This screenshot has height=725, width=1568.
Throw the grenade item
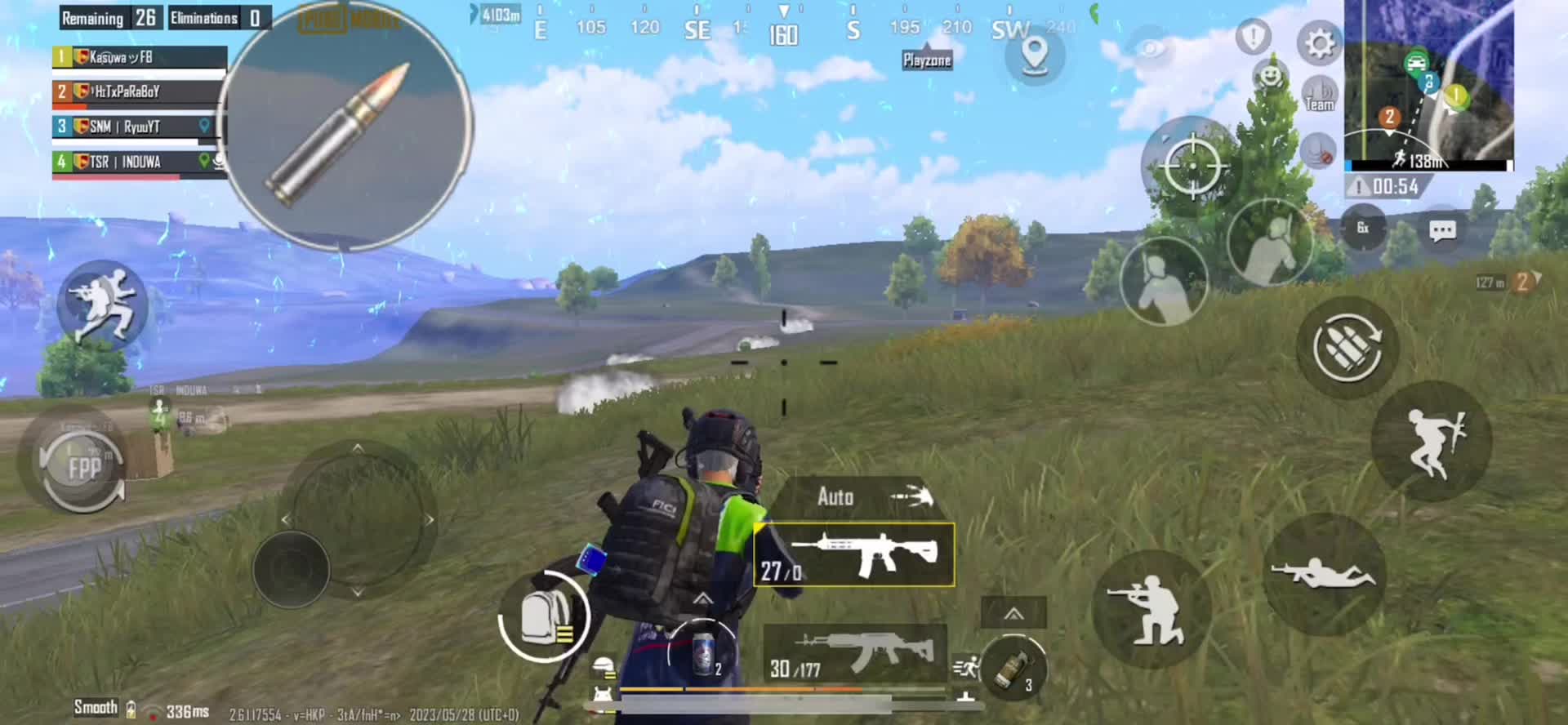(1013, 669)
